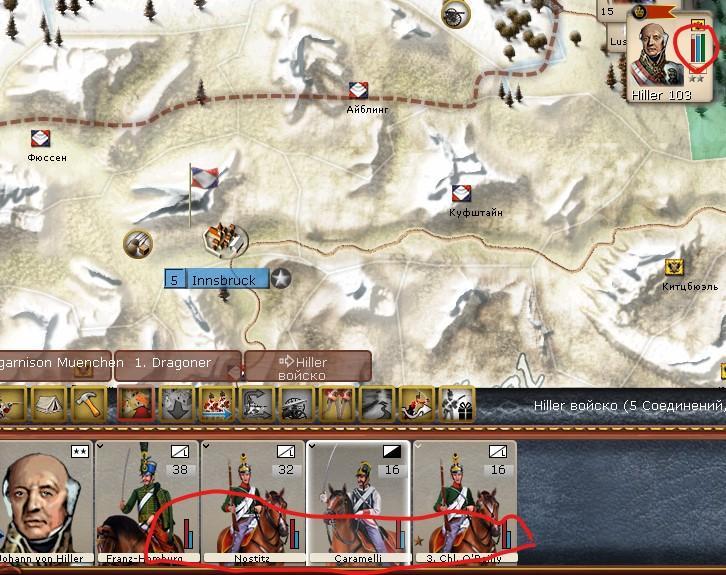Click the Hiller 103 army portrait

click(x=659, y=56)
